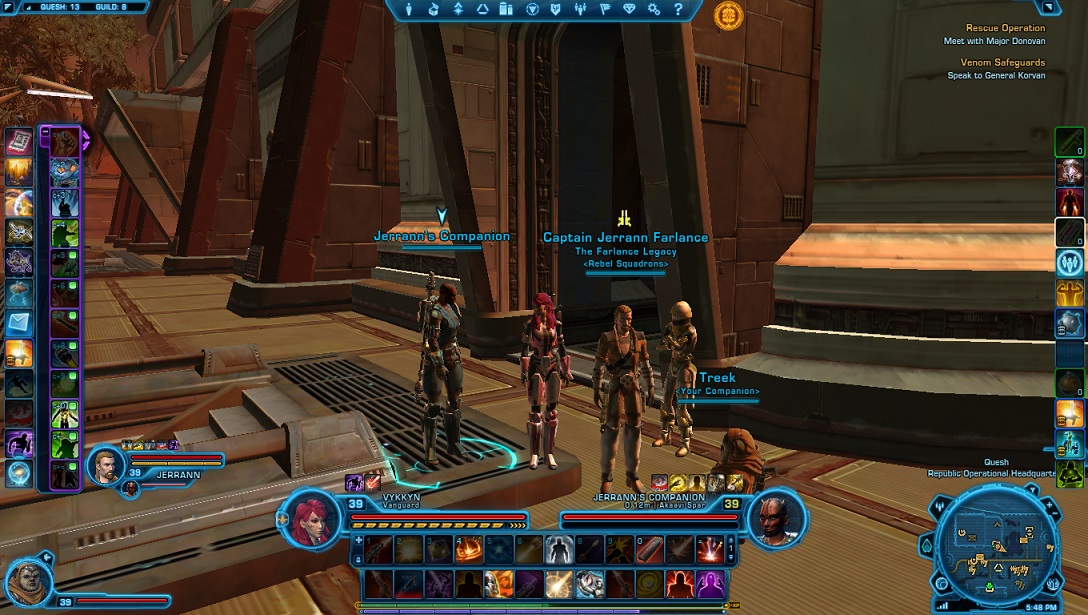Activate the green hooded figure ability icon
Screen dimensions: 1088x615
click(x=1070, y=473)
